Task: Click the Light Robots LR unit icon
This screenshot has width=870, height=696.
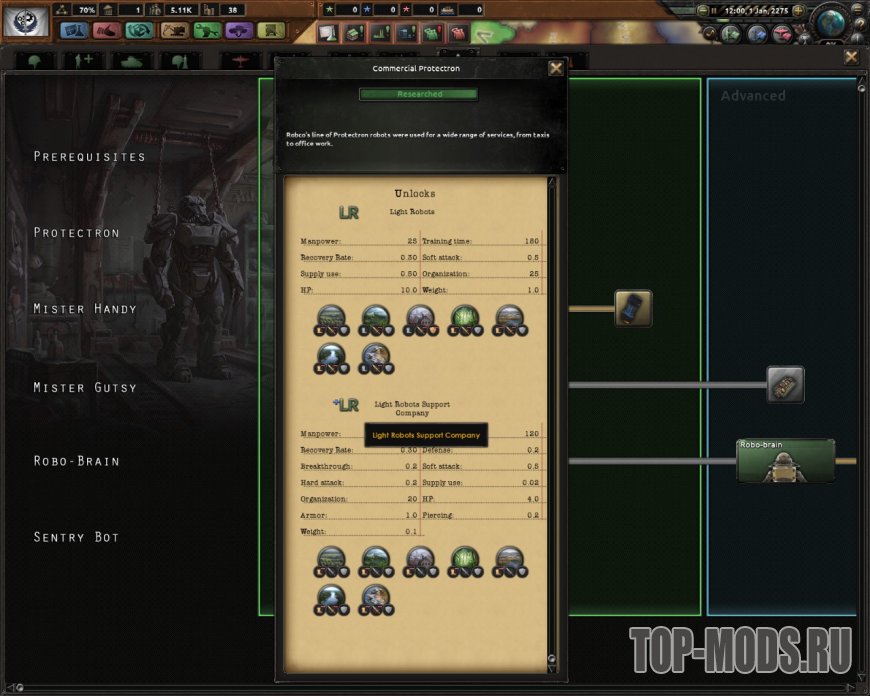Action: tap(348, 212)
